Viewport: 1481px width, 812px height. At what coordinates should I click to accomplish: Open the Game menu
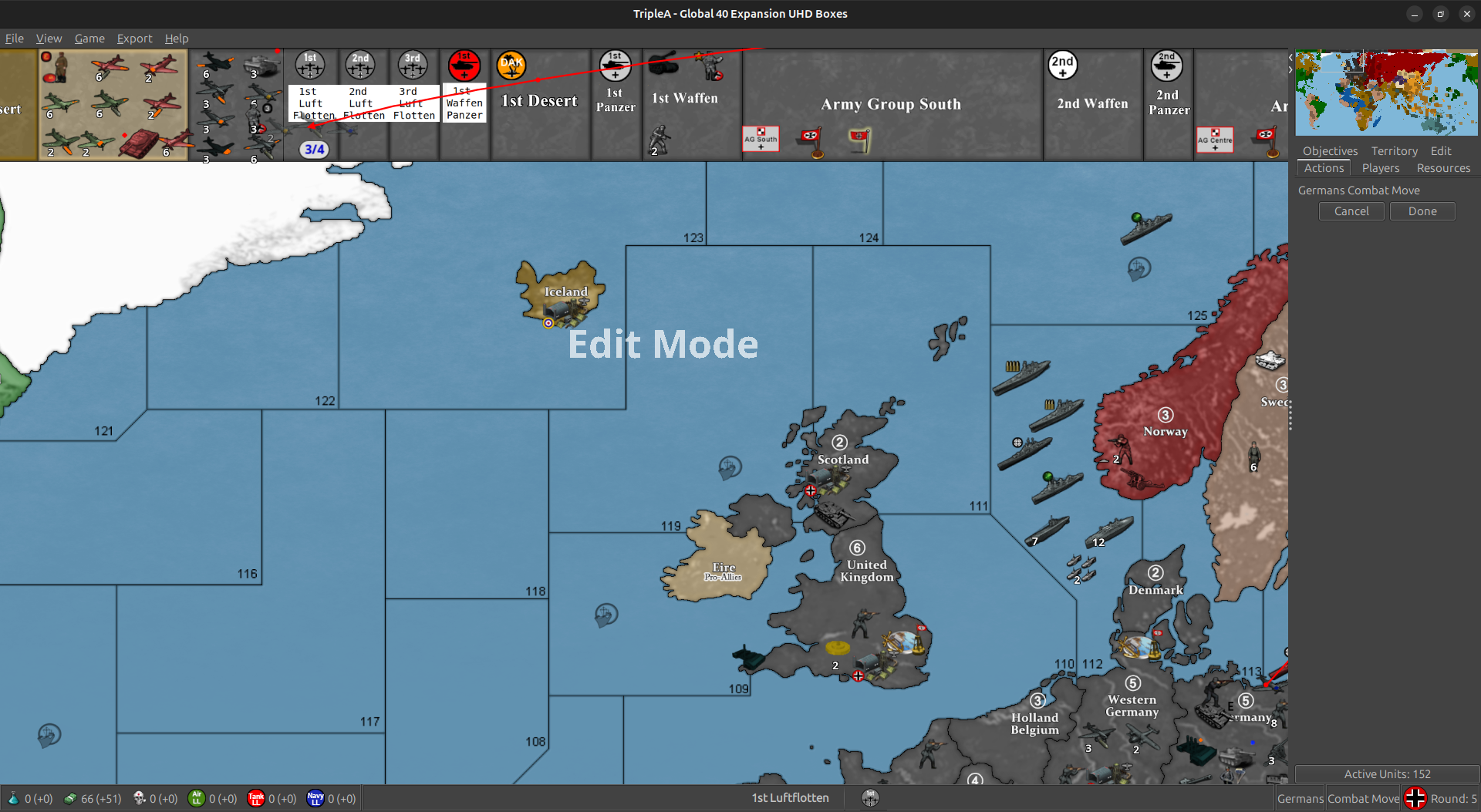pyautogui.click(x=89, y=38)
